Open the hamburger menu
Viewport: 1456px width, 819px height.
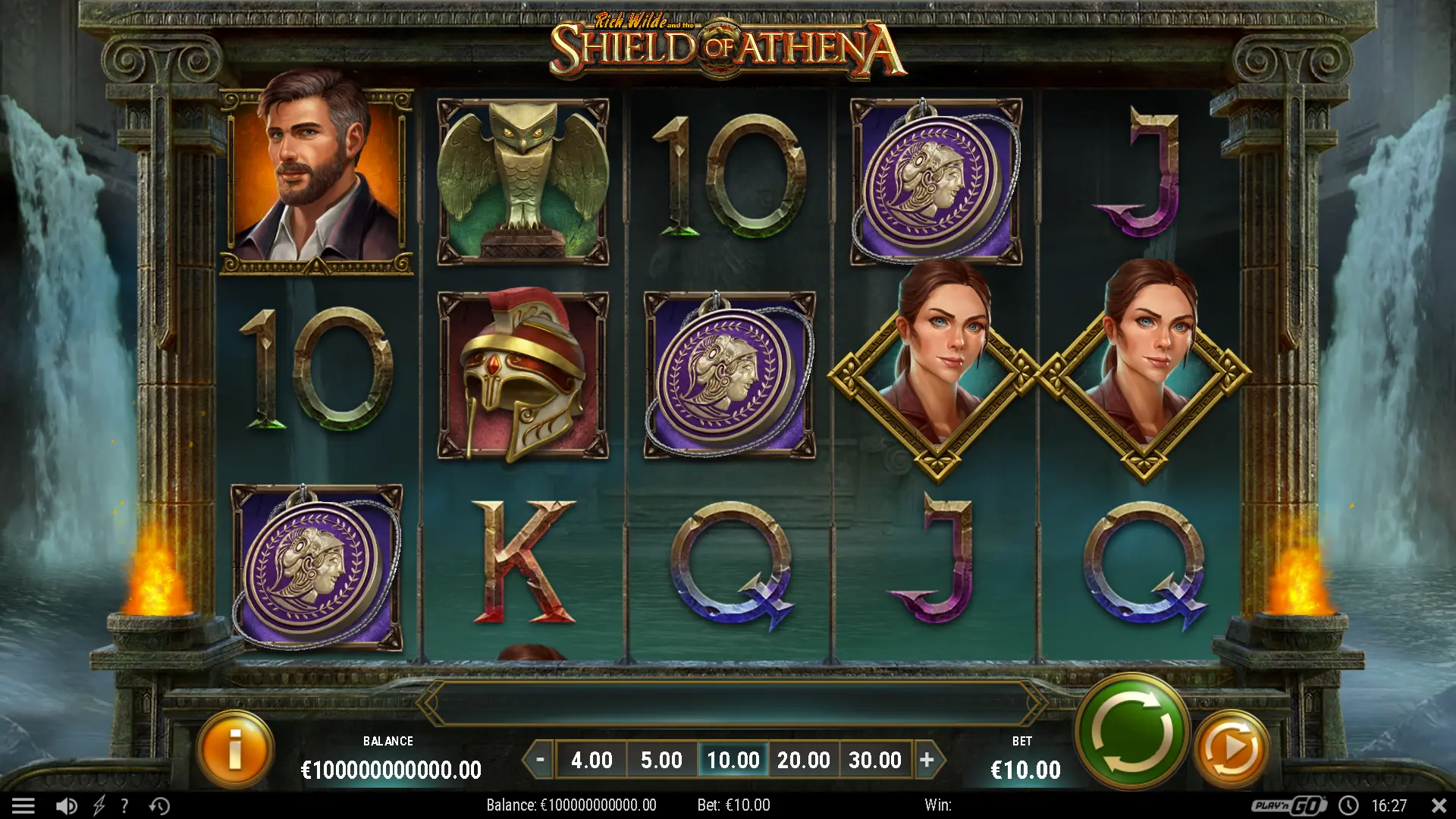(x=23, y=805)
